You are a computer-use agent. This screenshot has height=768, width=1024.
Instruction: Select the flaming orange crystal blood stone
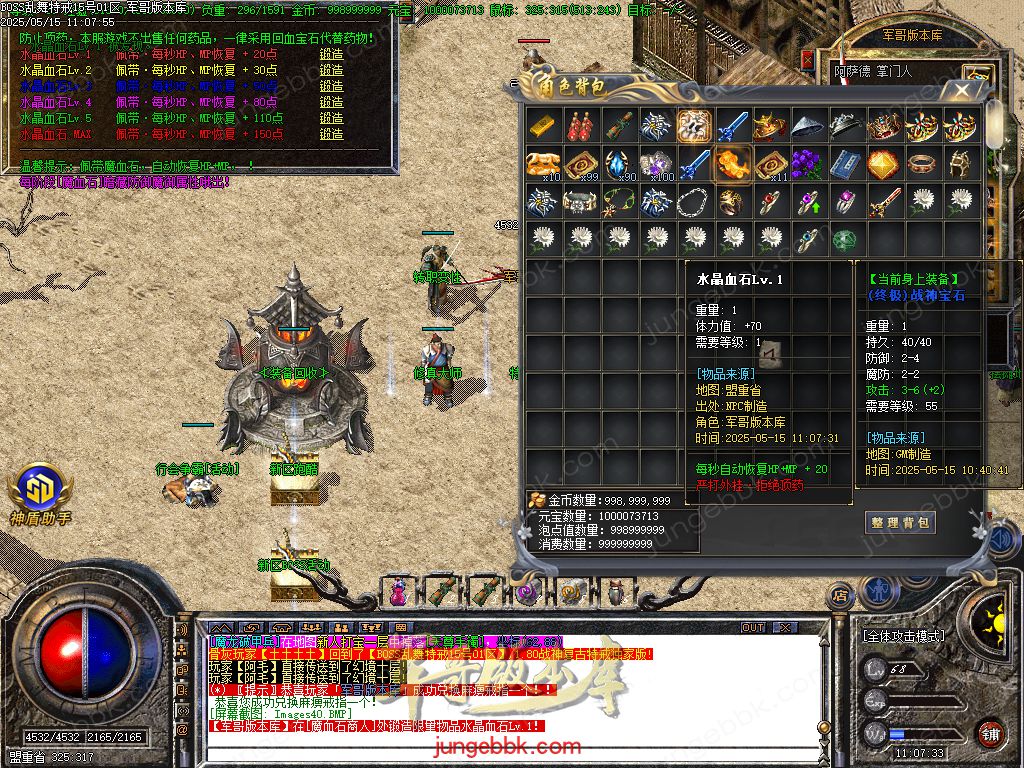pyautogui.click(x=733, y=164)
